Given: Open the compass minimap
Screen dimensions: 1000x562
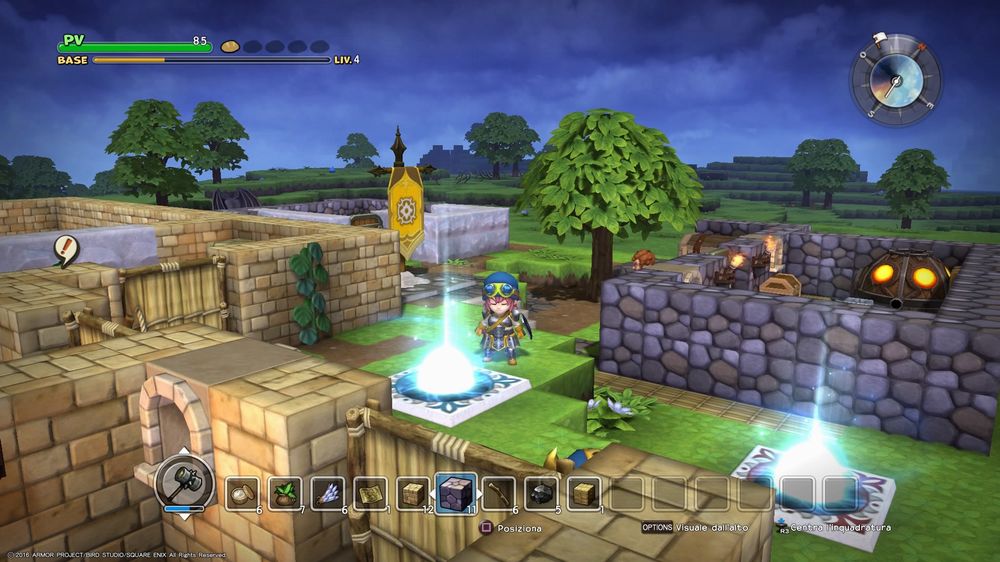Looking at the screenshot, I should (895, 80).
